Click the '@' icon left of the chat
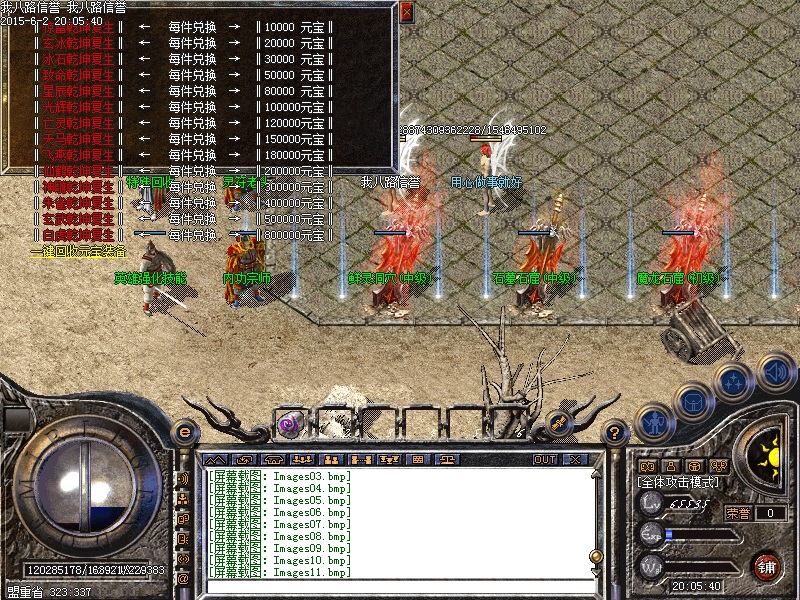800x600 pixels. click(x=184, y=577)
